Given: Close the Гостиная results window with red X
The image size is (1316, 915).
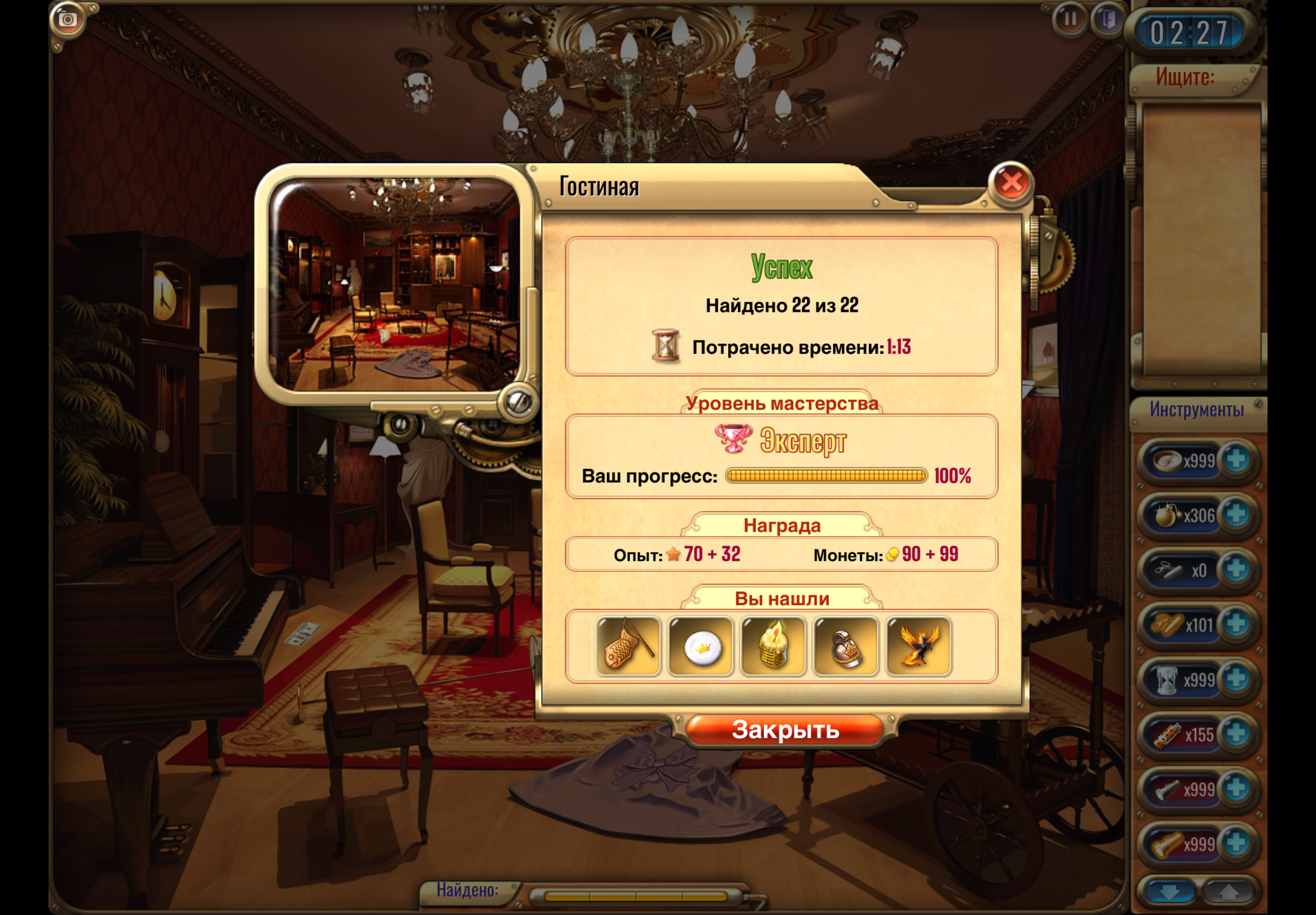Looking at the screenshot, I should [1011, 183].
